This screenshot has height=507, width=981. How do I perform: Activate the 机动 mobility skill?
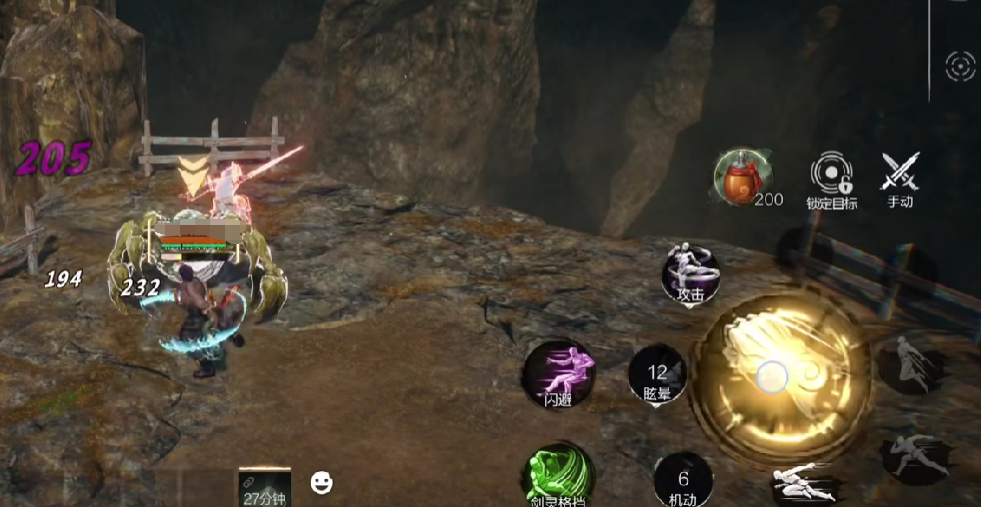[x=683, y=480]
